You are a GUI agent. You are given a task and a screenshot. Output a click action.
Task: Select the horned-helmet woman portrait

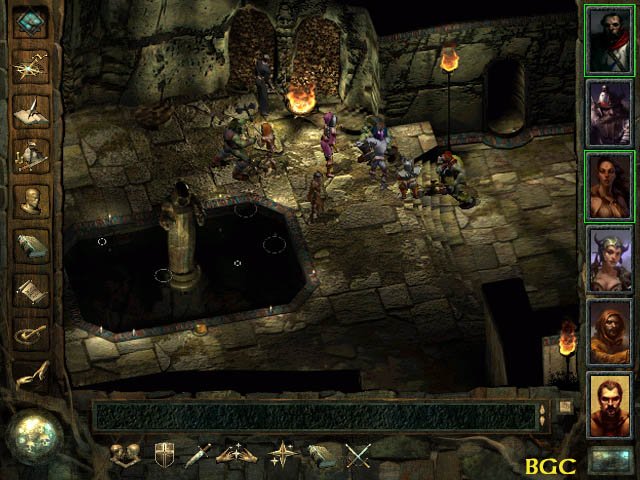coord(609,257)
